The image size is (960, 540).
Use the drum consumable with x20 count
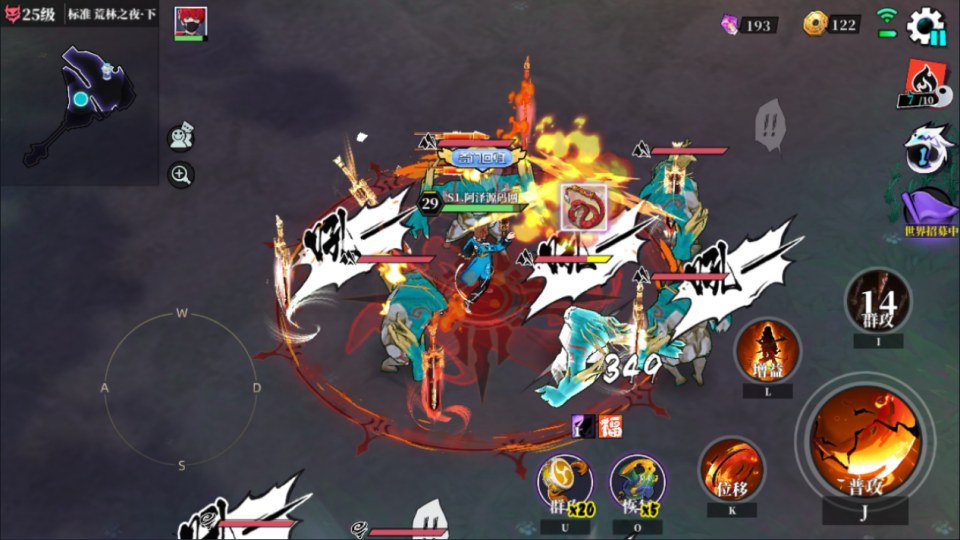(x=565, y=483)
